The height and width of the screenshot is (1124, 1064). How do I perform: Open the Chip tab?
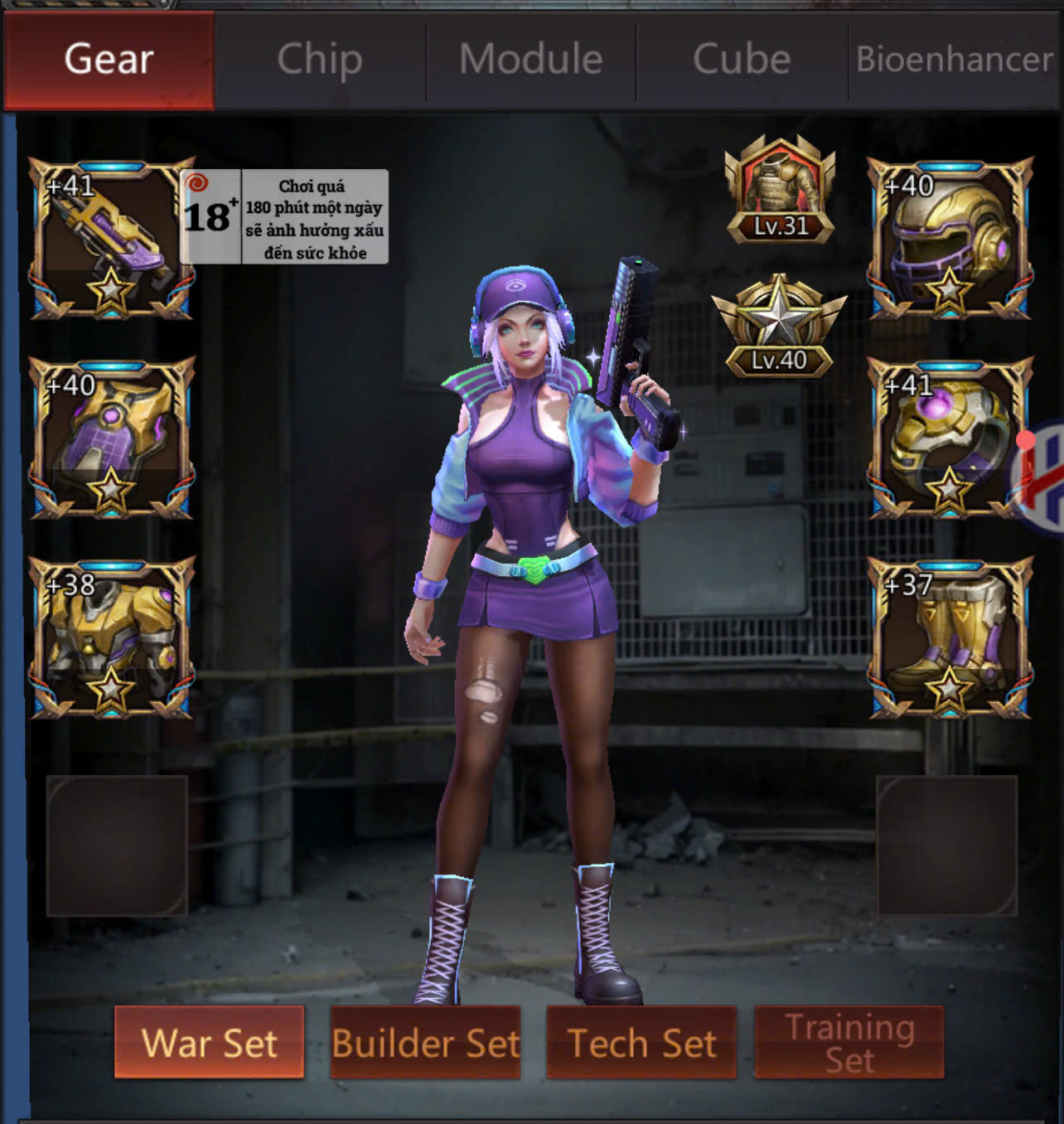pyautogui.click(x=320, y=60)
